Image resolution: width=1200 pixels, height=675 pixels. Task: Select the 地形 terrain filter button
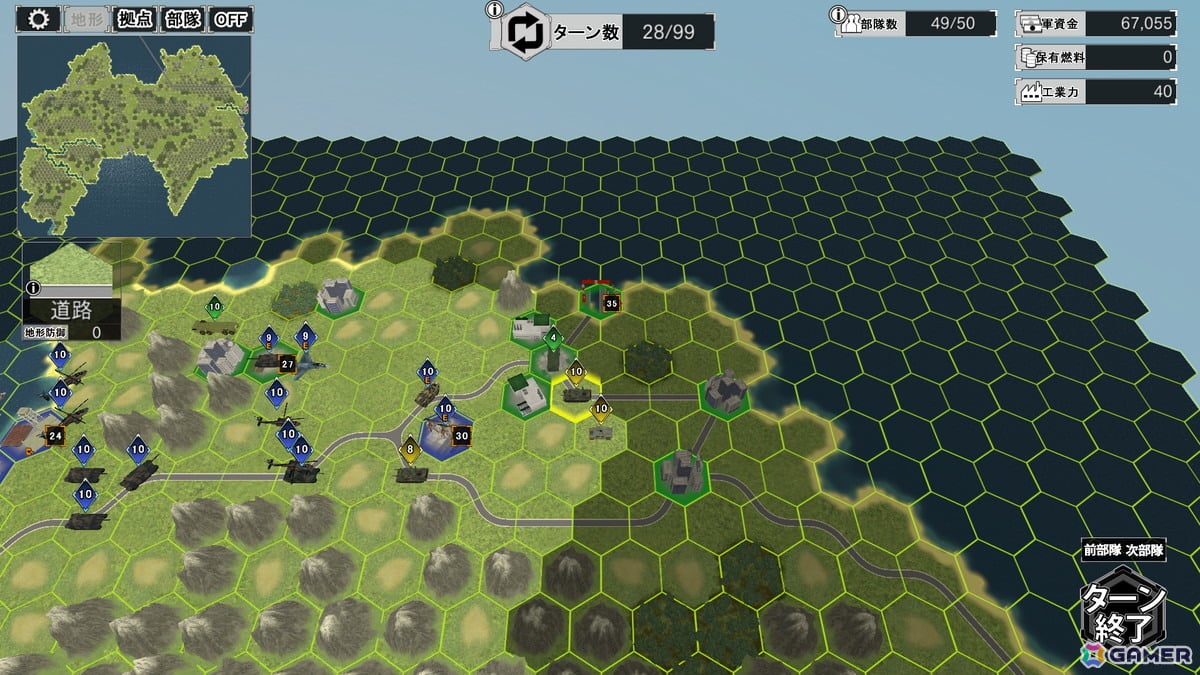pyautogui.click(x=88, y=19)
